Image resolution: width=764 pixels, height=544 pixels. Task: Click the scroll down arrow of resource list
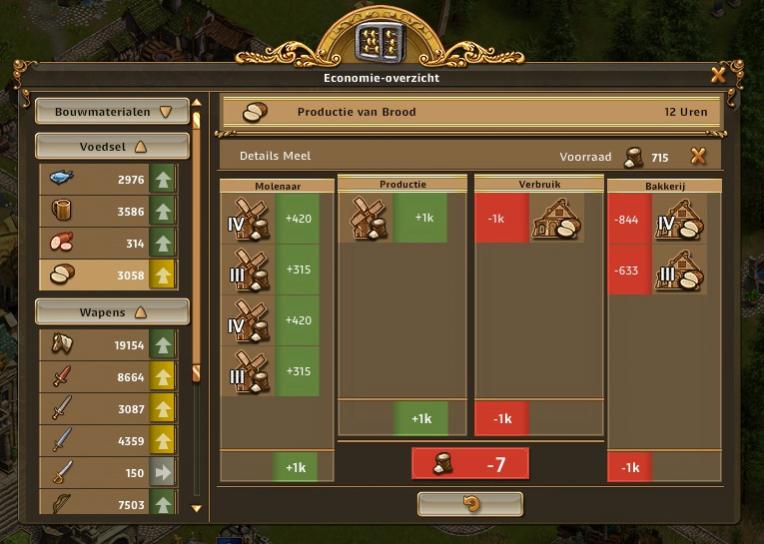(x=197, y=508)
